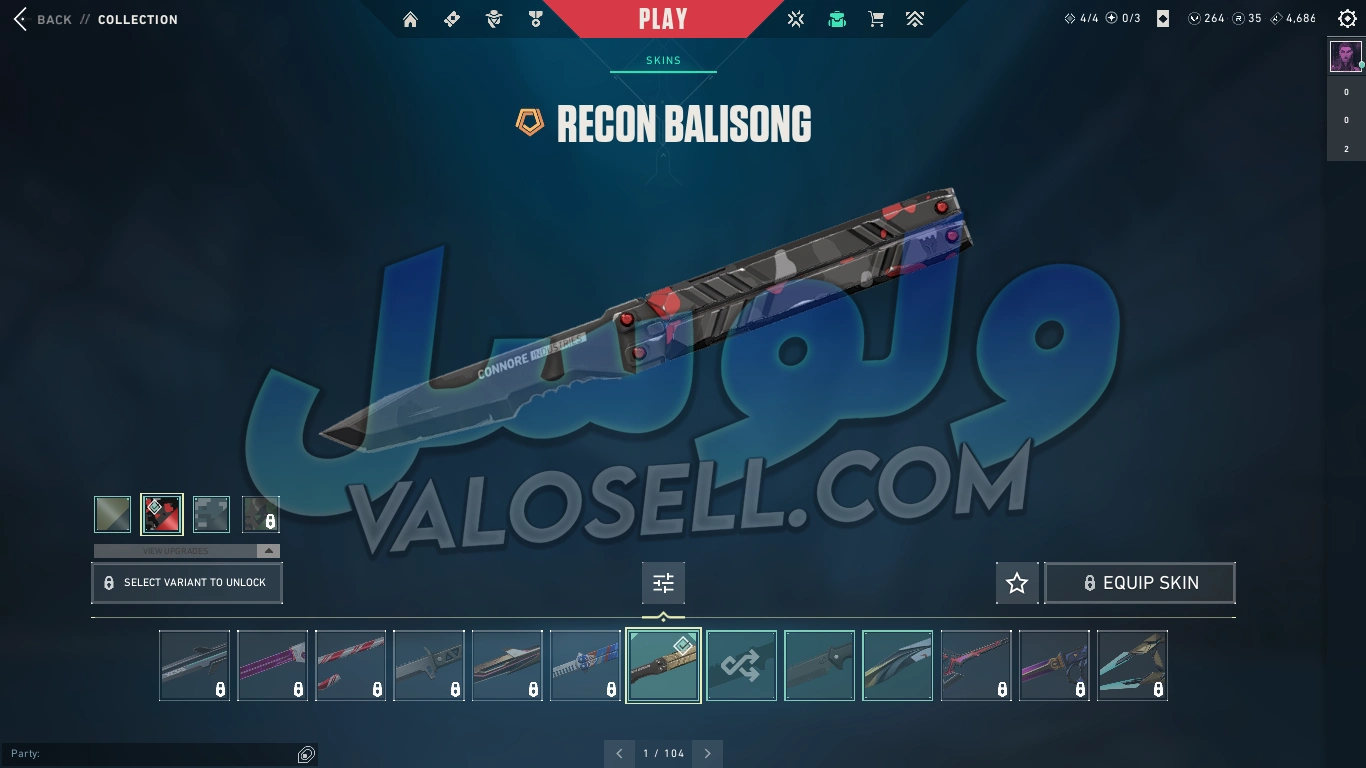
Task: Open the store shopping cart icon
Action: click(x=876, y=19)
